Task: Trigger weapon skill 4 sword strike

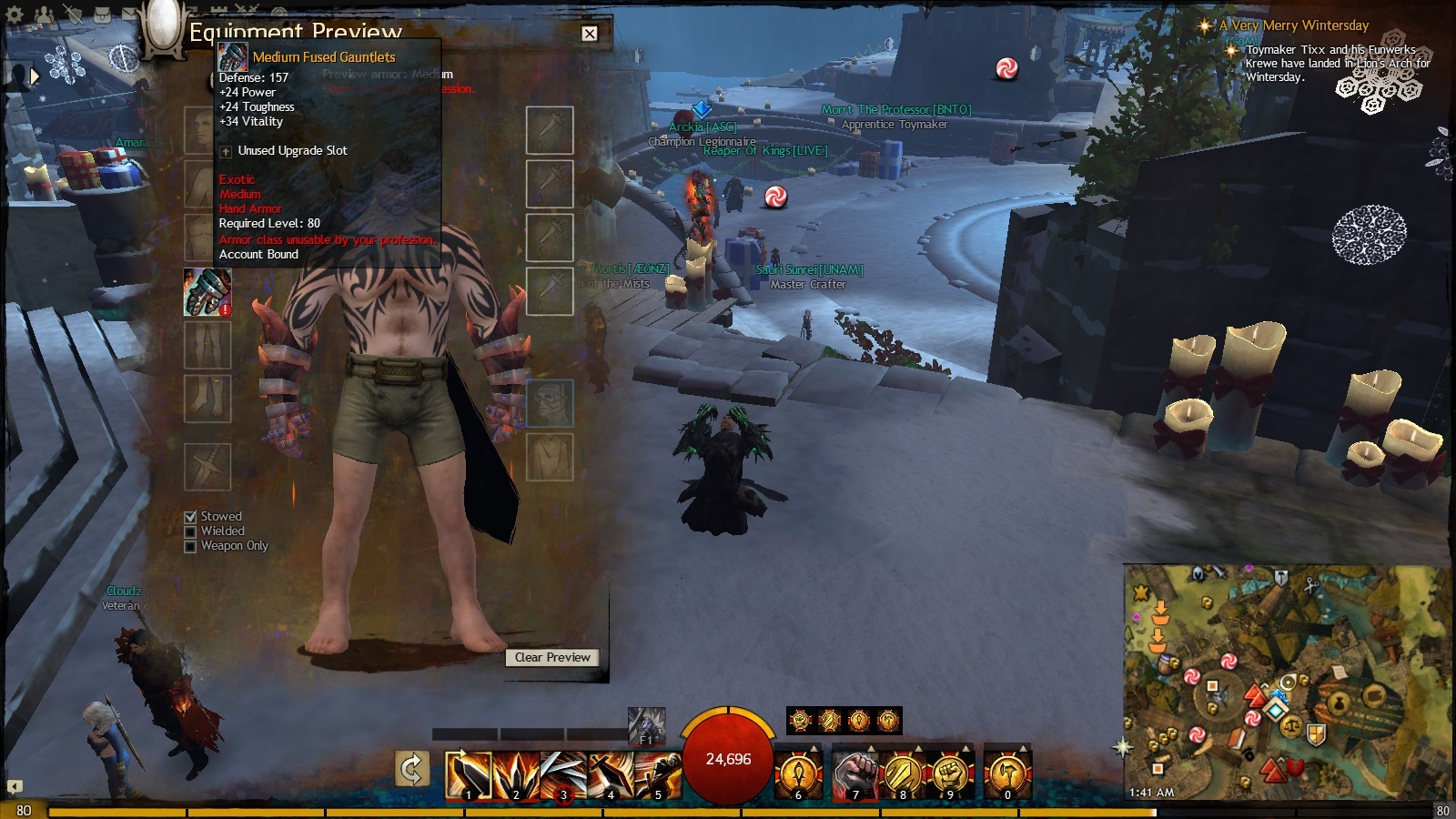Action: [610, 775]
